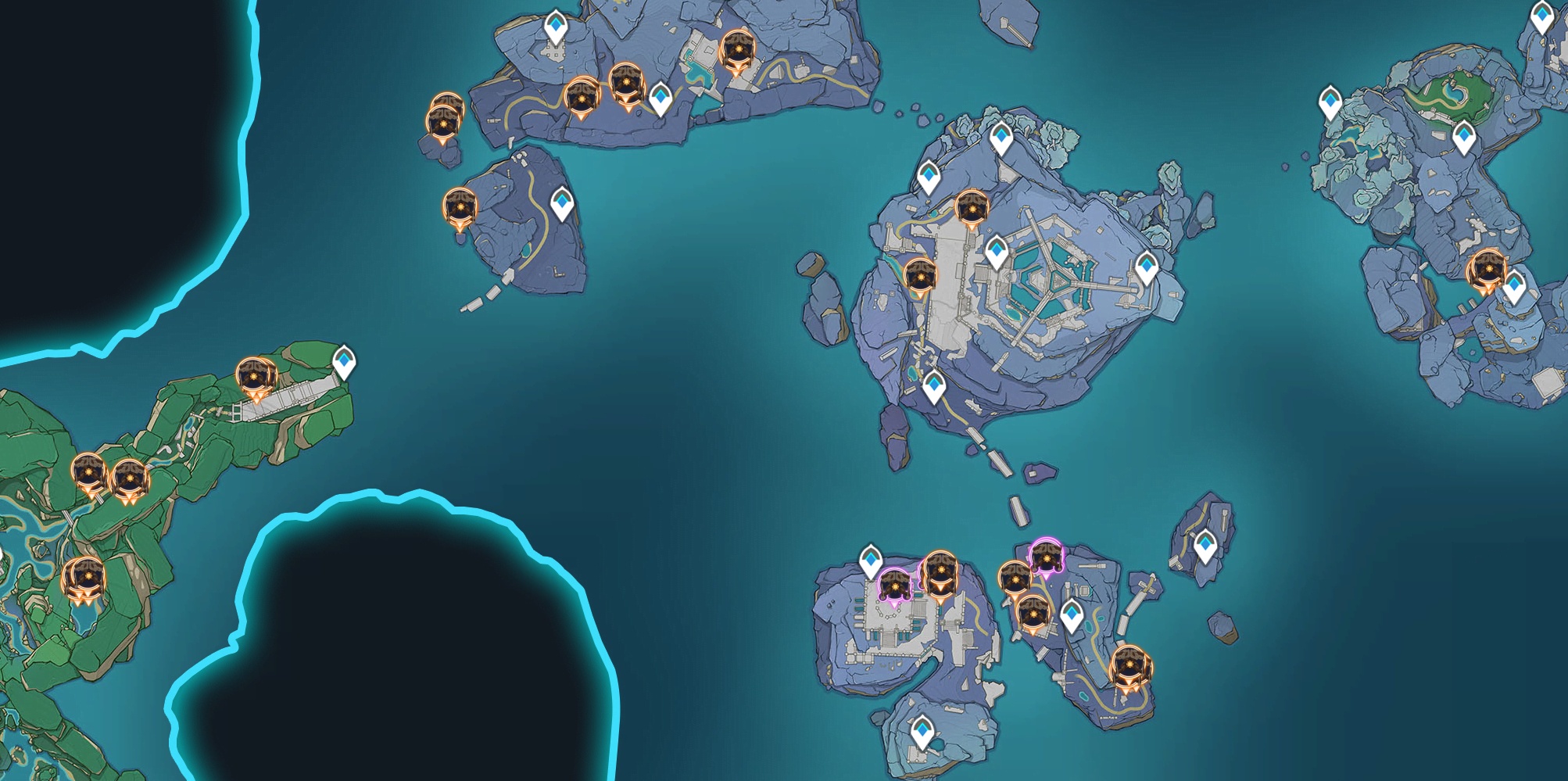This screenshot has height=781, width=1568.
Task: Click the orange chest marker beside the peninsula pier
Action: pyautogui.click(x=256, y=377)
